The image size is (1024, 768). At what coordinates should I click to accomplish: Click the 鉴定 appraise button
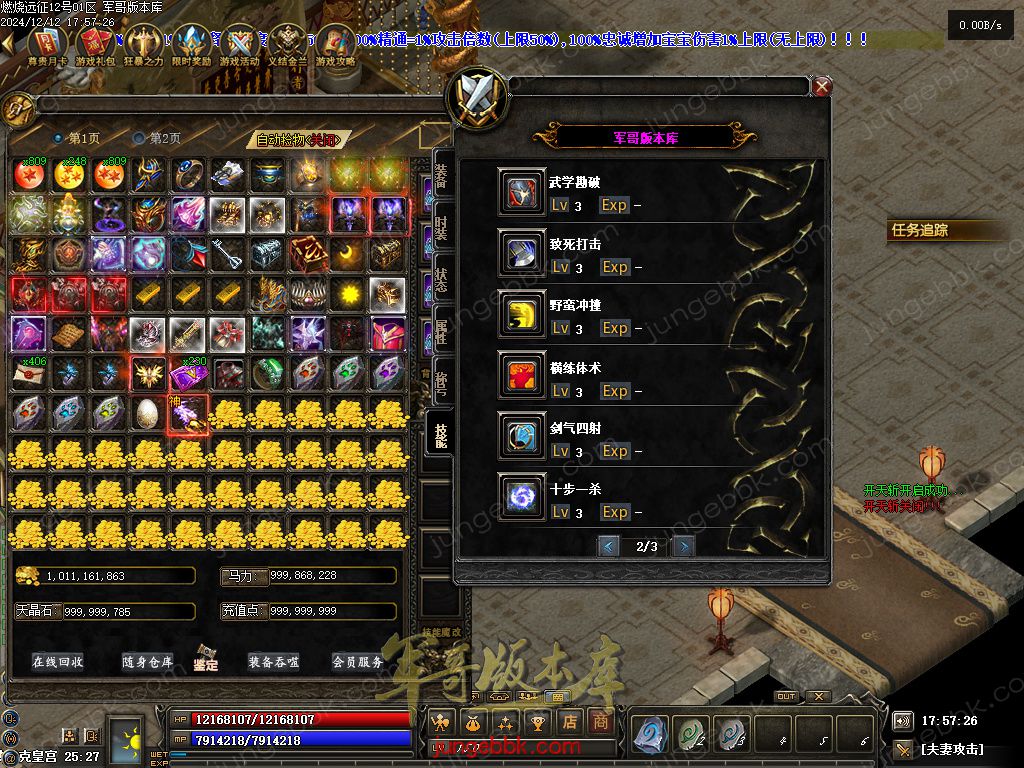[207, 660]
